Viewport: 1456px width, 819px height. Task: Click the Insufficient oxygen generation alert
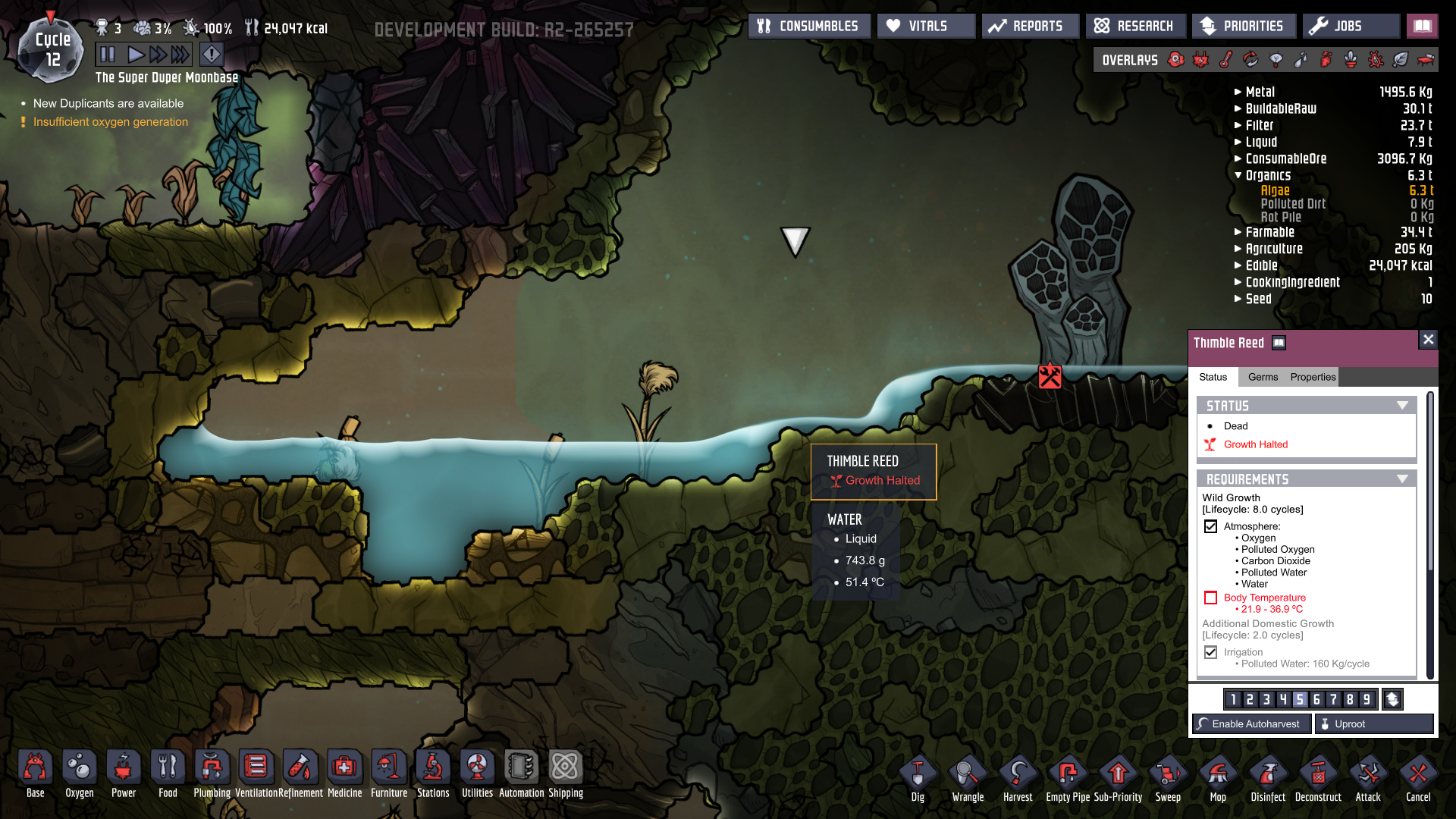point(111,122)
